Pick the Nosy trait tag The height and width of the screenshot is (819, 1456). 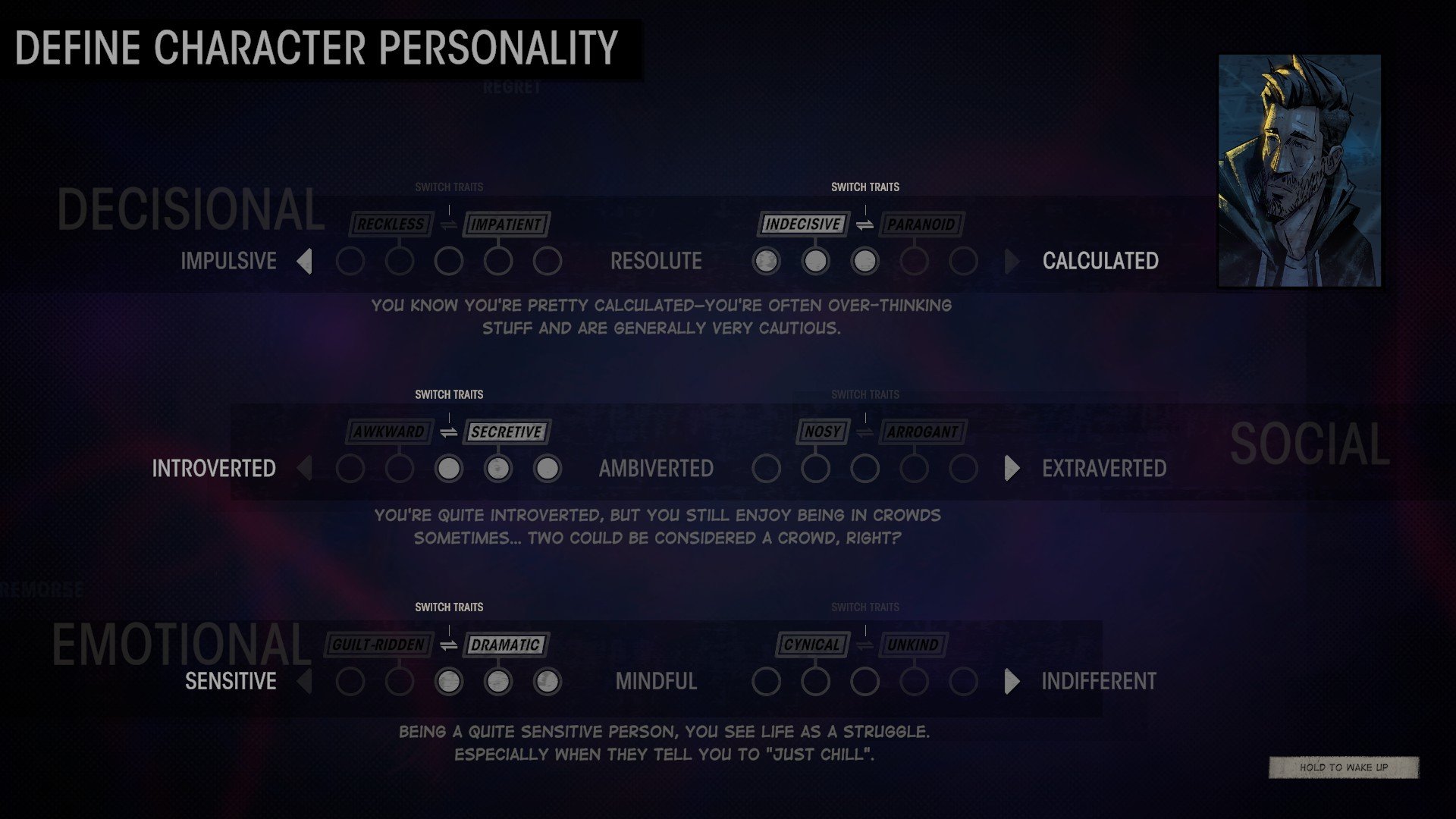click(x=823, y=432)
